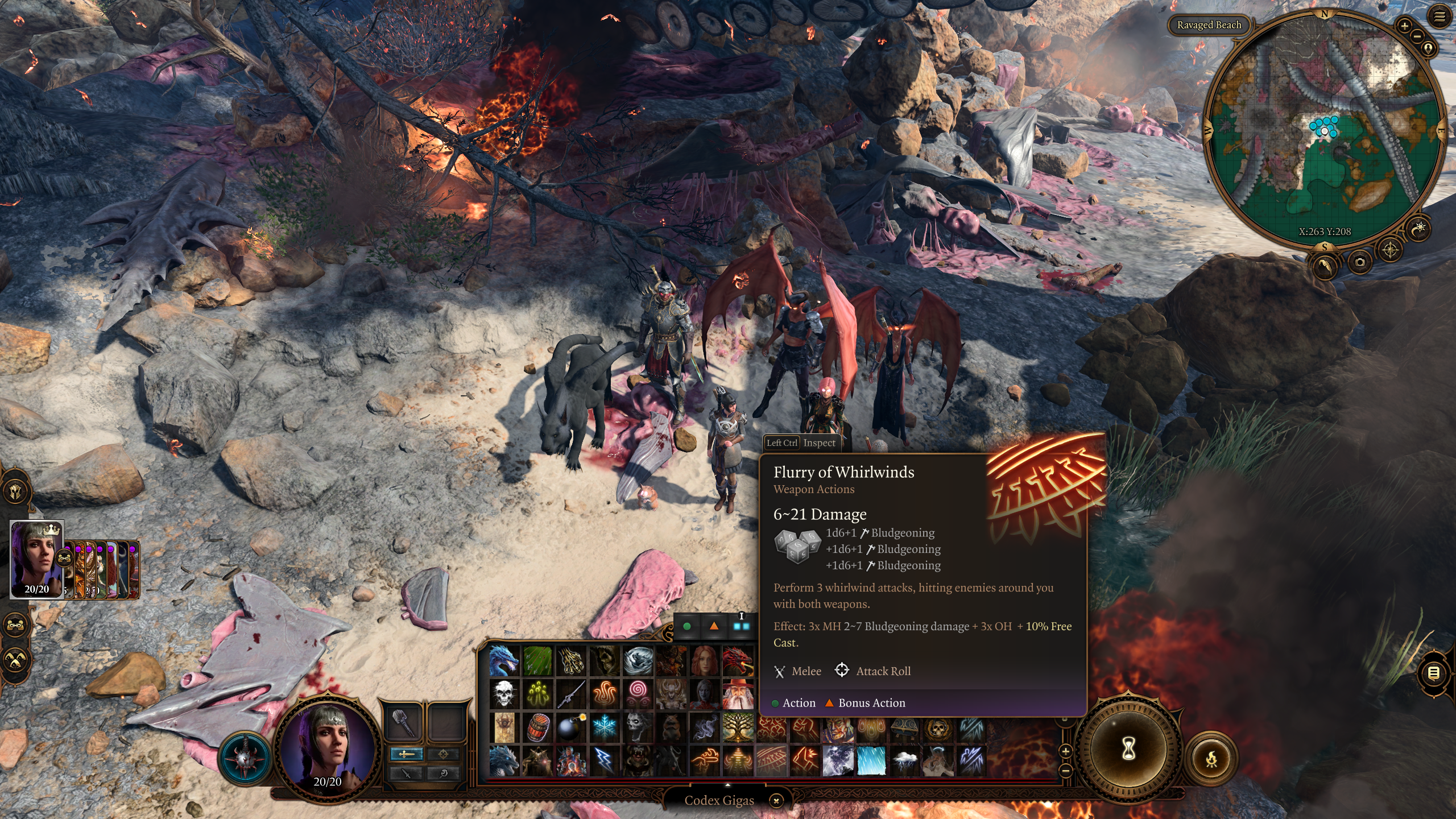The width and height of the screenshot is (1456, 819).
Task: Open the main menu hamburger button
Action: [1440, 17]
